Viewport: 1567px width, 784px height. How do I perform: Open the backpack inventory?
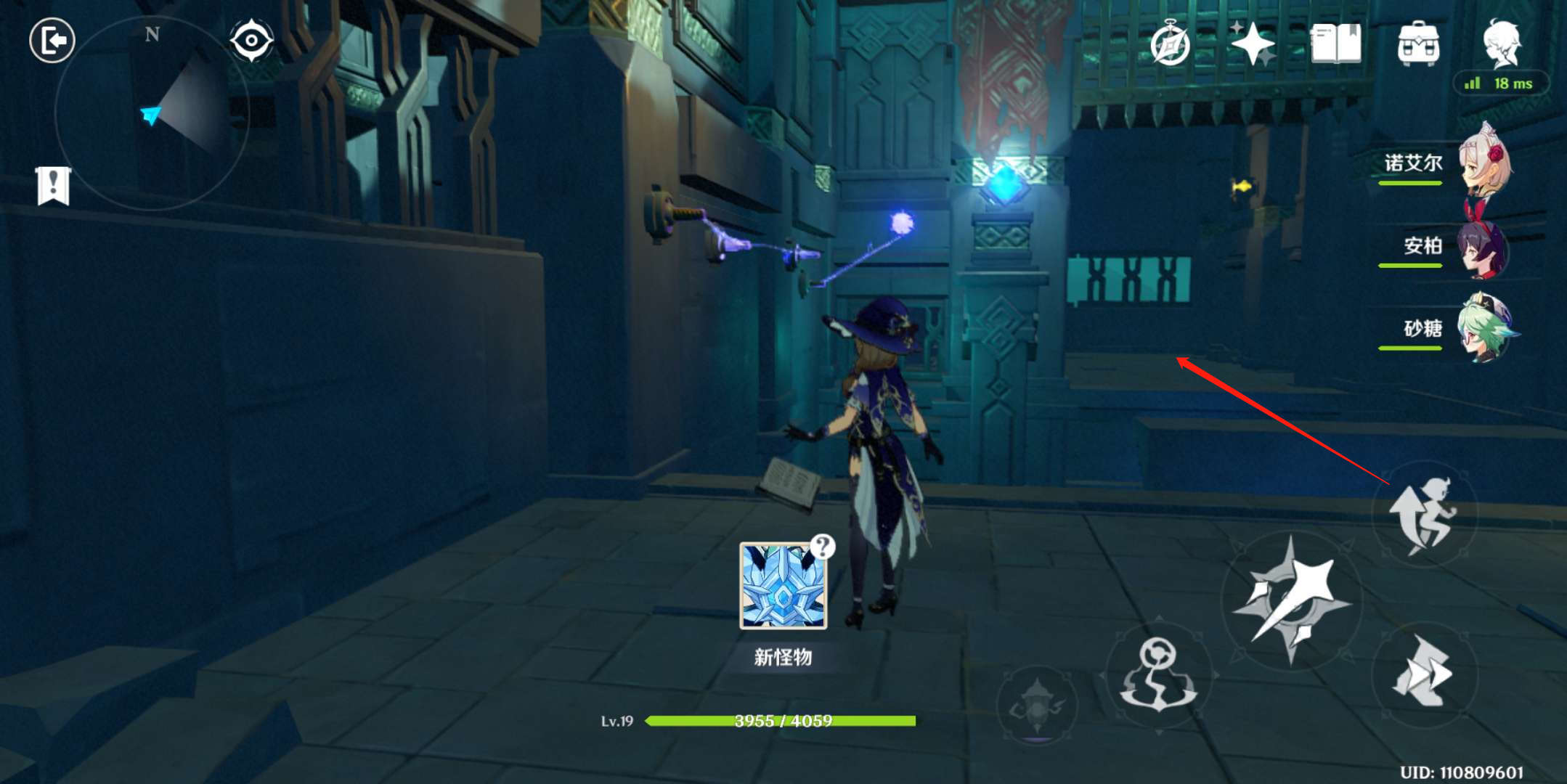coord(1417,44)
